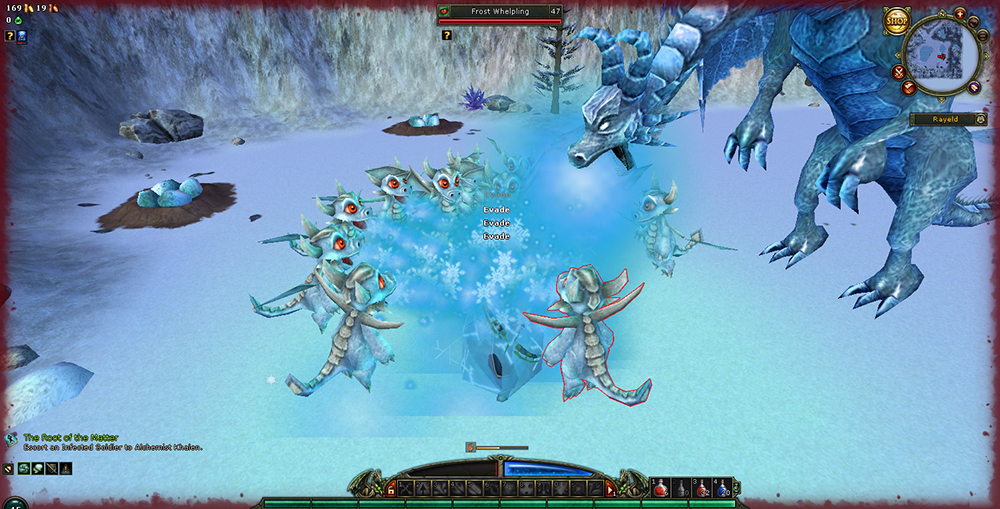
Task: Use the red health potion in slot 1
Action: [661, 489]
